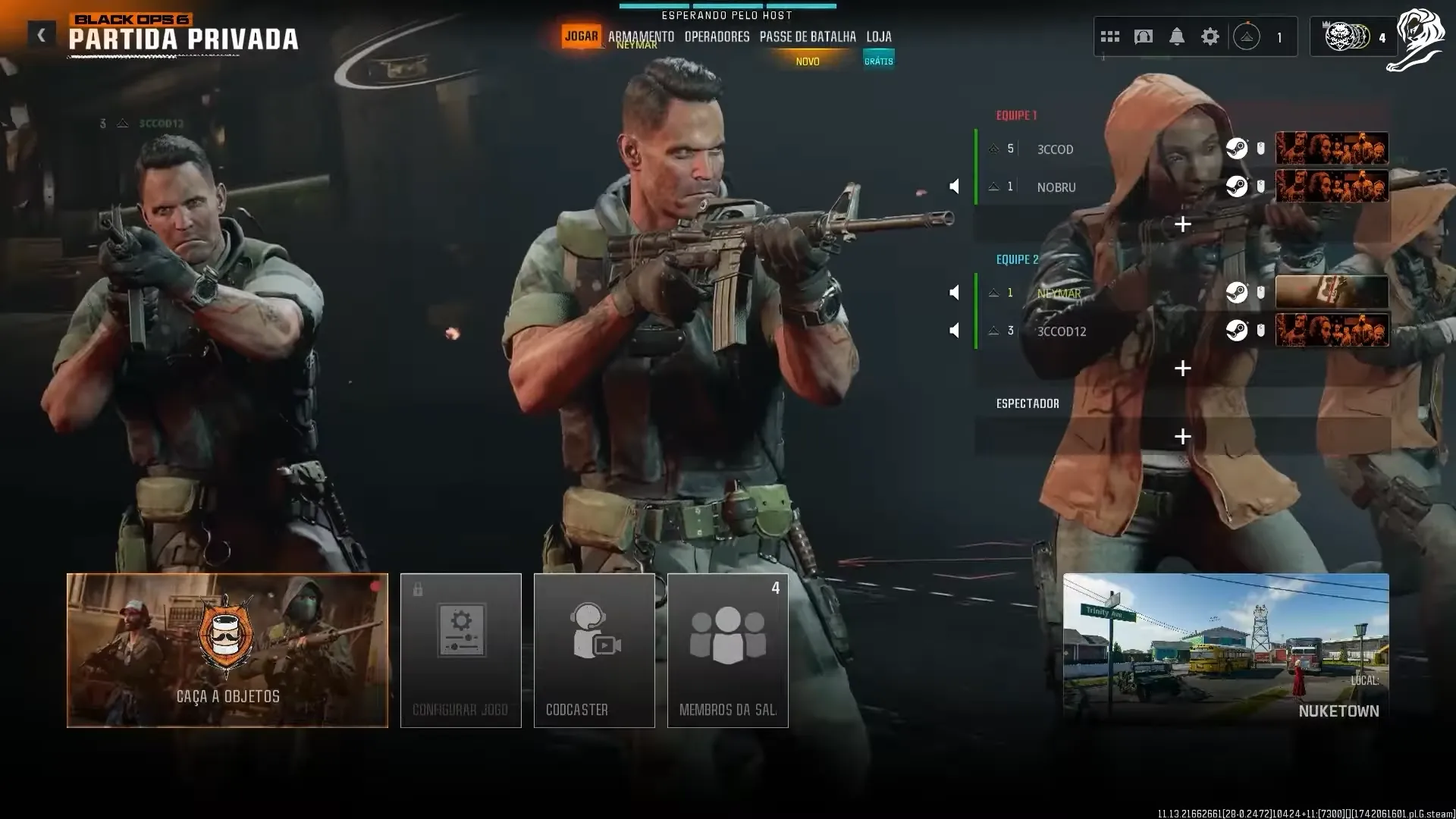The height and width of the screenshot is (819, 1456).
Task: Go back with the arrow beside Partida Privada
Action: point(42,35)
